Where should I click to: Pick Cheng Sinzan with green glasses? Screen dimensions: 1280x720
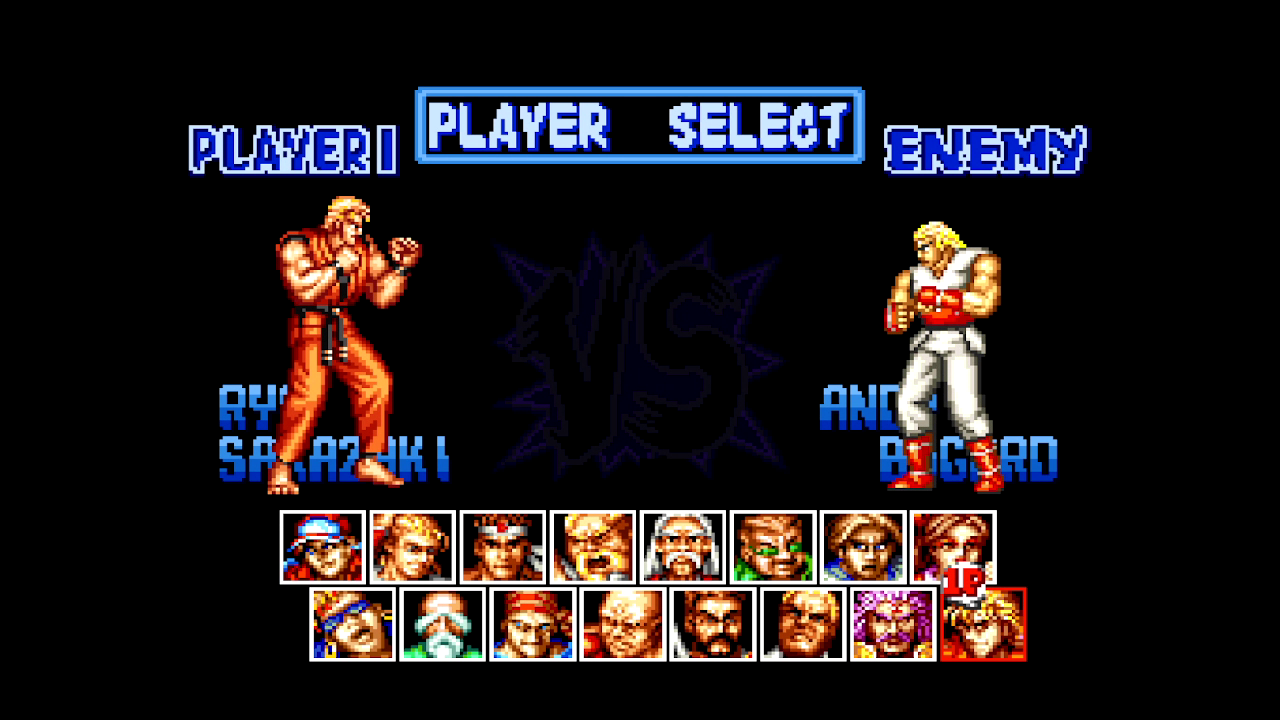click(772, 547)
